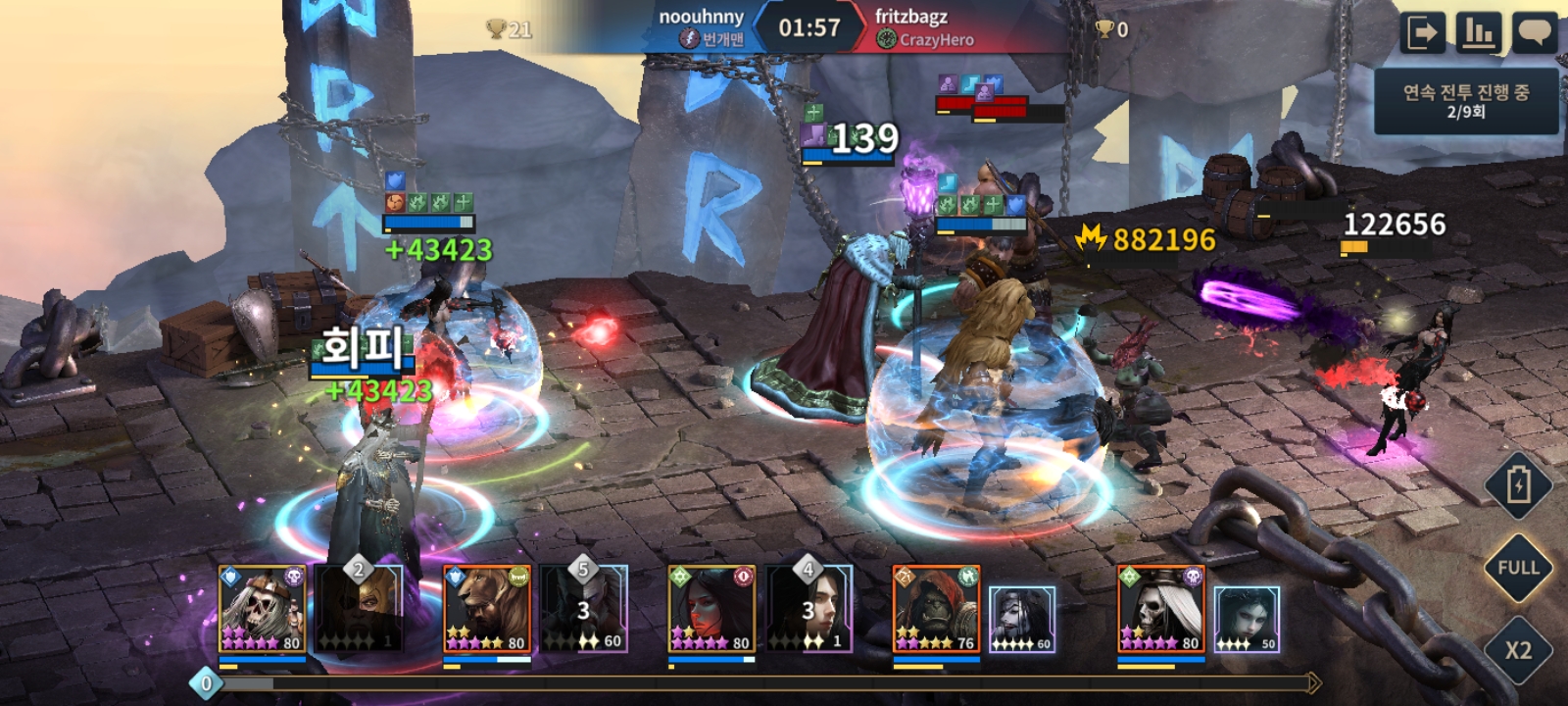Select the red-hooded orc level 76 portrait
This screenshot has height=706, width=1568.
(936, 610)
